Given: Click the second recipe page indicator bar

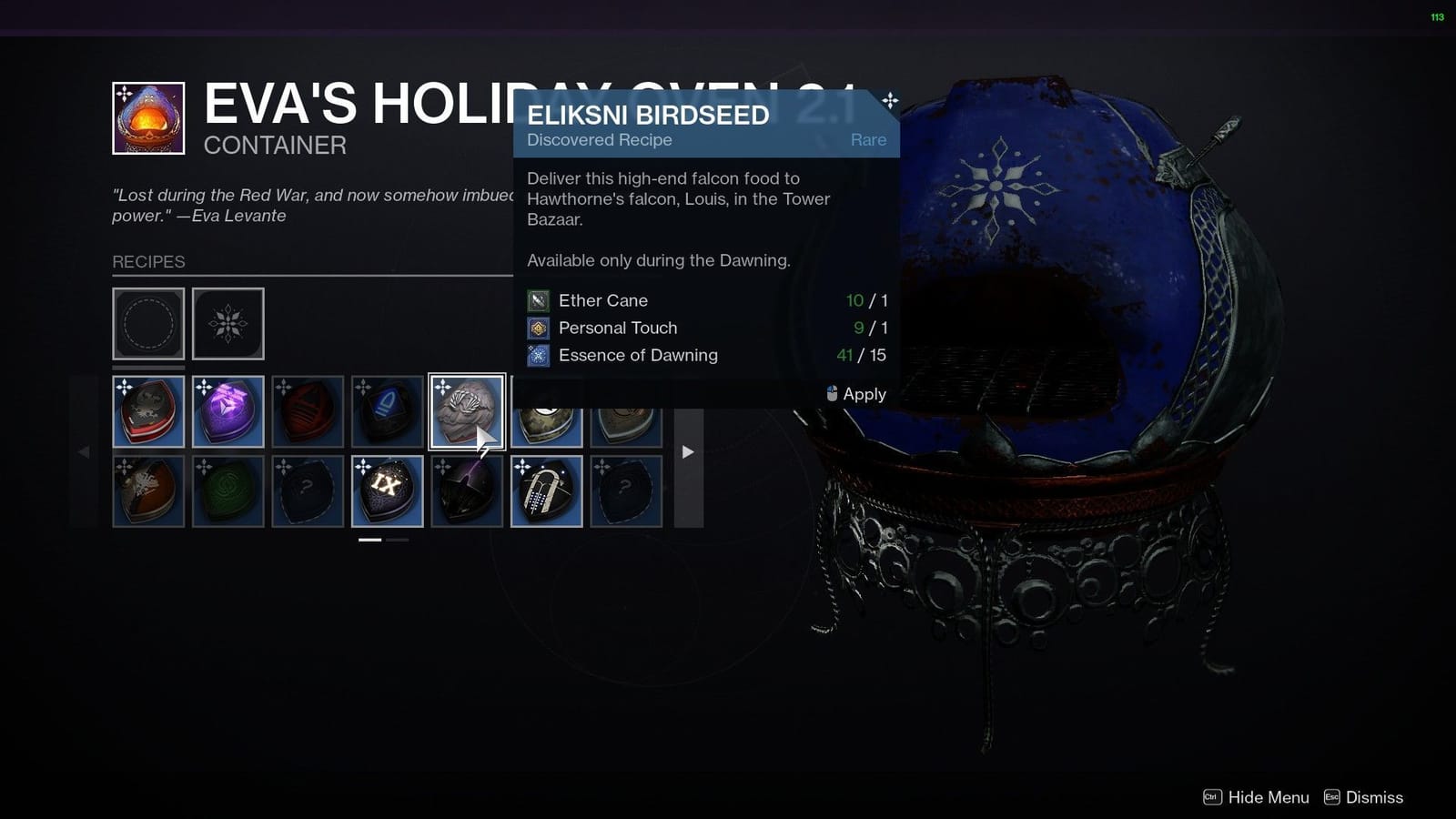Looking at the screenshot, I should pyautogui.click(x=398, y=539).
